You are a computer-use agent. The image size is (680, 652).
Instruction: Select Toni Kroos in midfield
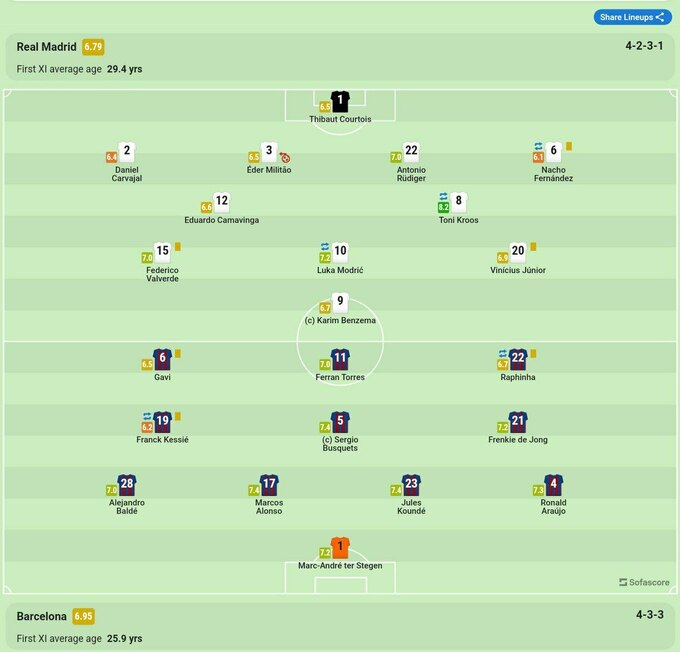point(458,202)
